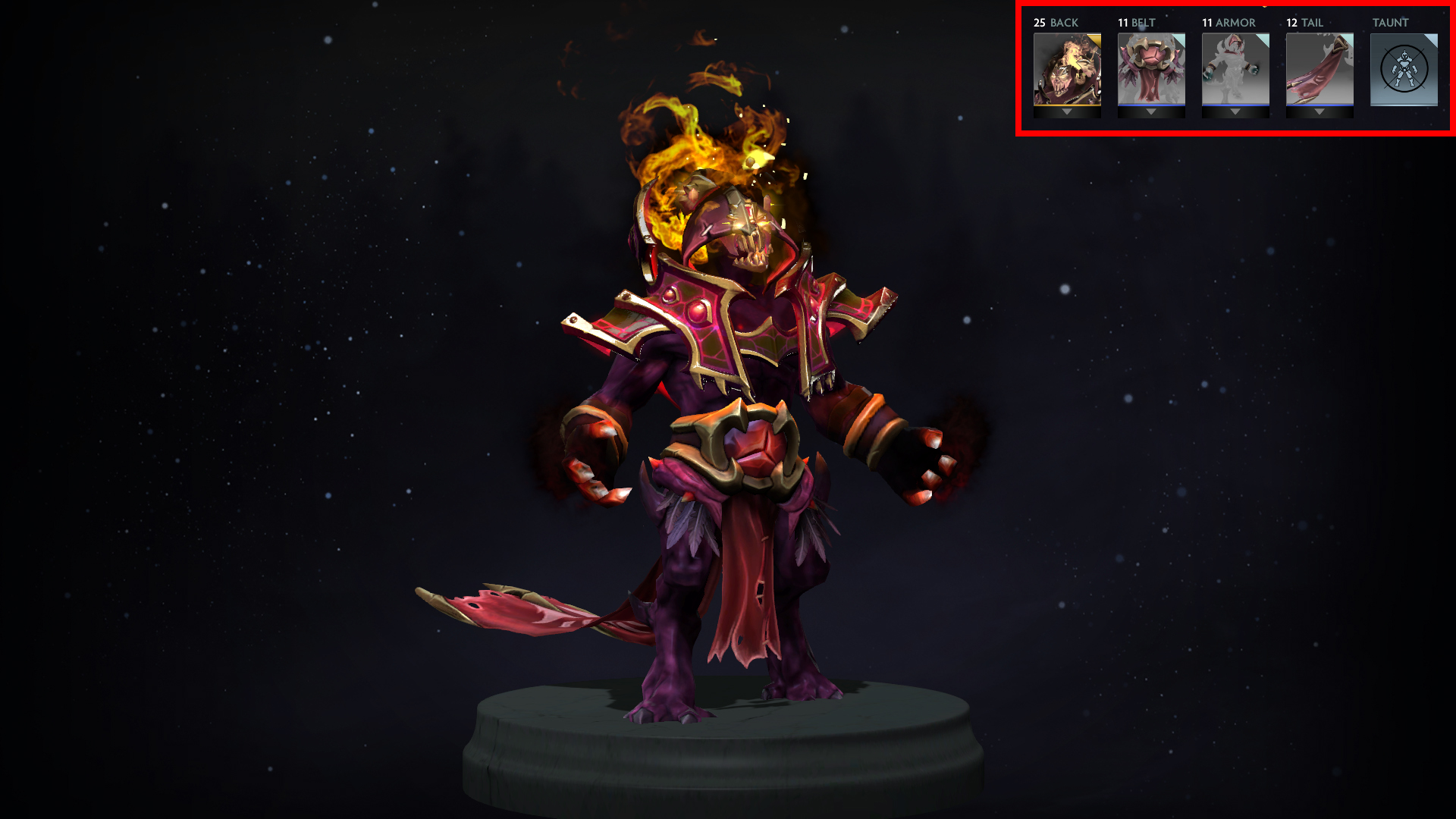The width and height of the screenshot is (1456, 819).
Task: Click the '11 BELT' label
Action: (1135, 23)
